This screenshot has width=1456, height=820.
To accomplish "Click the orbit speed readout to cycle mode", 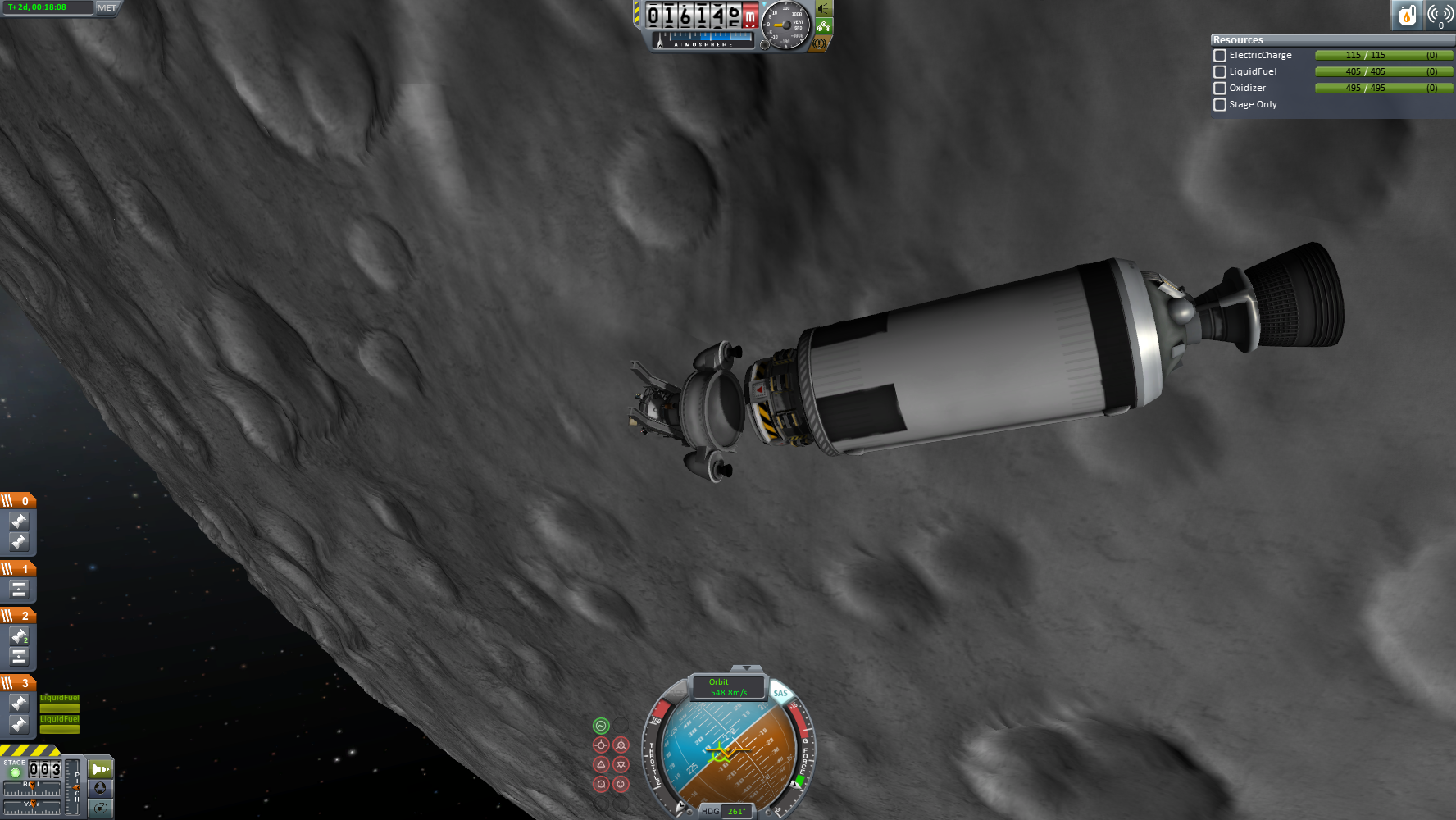I will pos(728,687).
